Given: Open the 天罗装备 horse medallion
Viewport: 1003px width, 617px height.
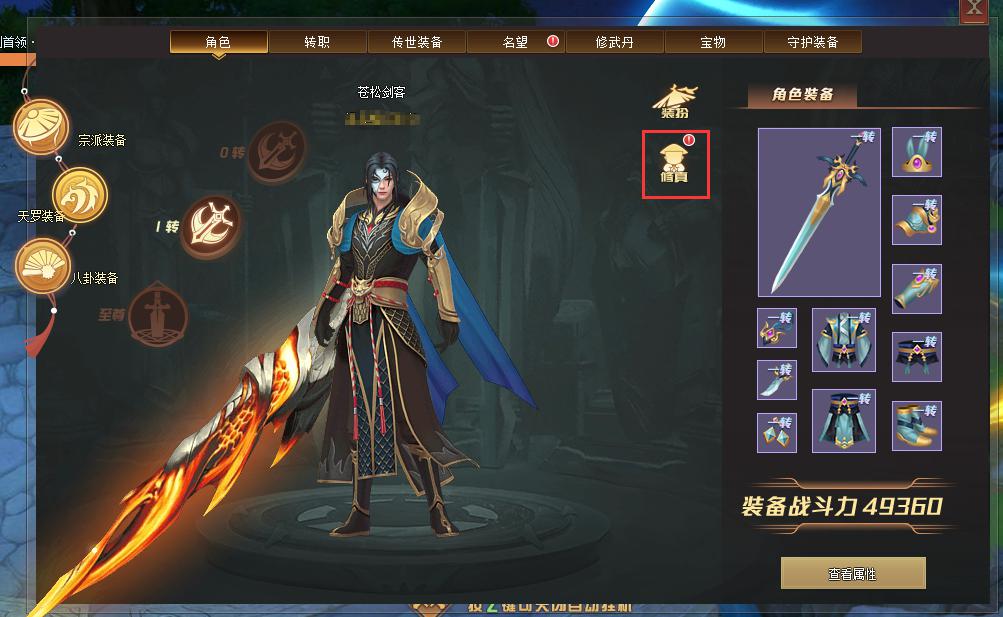Looking at the screenshot, I should pyautogui.click(x=78, y=191).
